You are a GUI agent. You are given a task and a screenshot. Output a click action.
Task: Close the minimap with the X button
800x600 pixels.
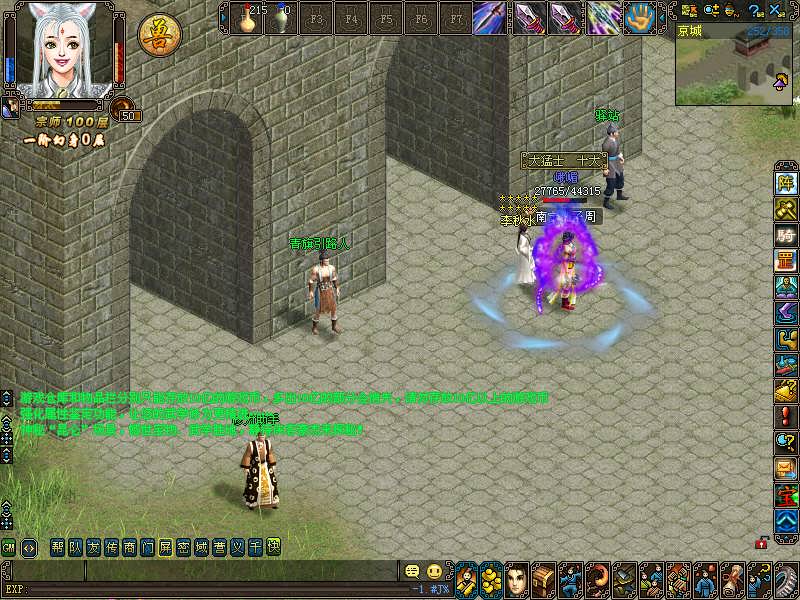pyautogui.click(x=774, y=10)
